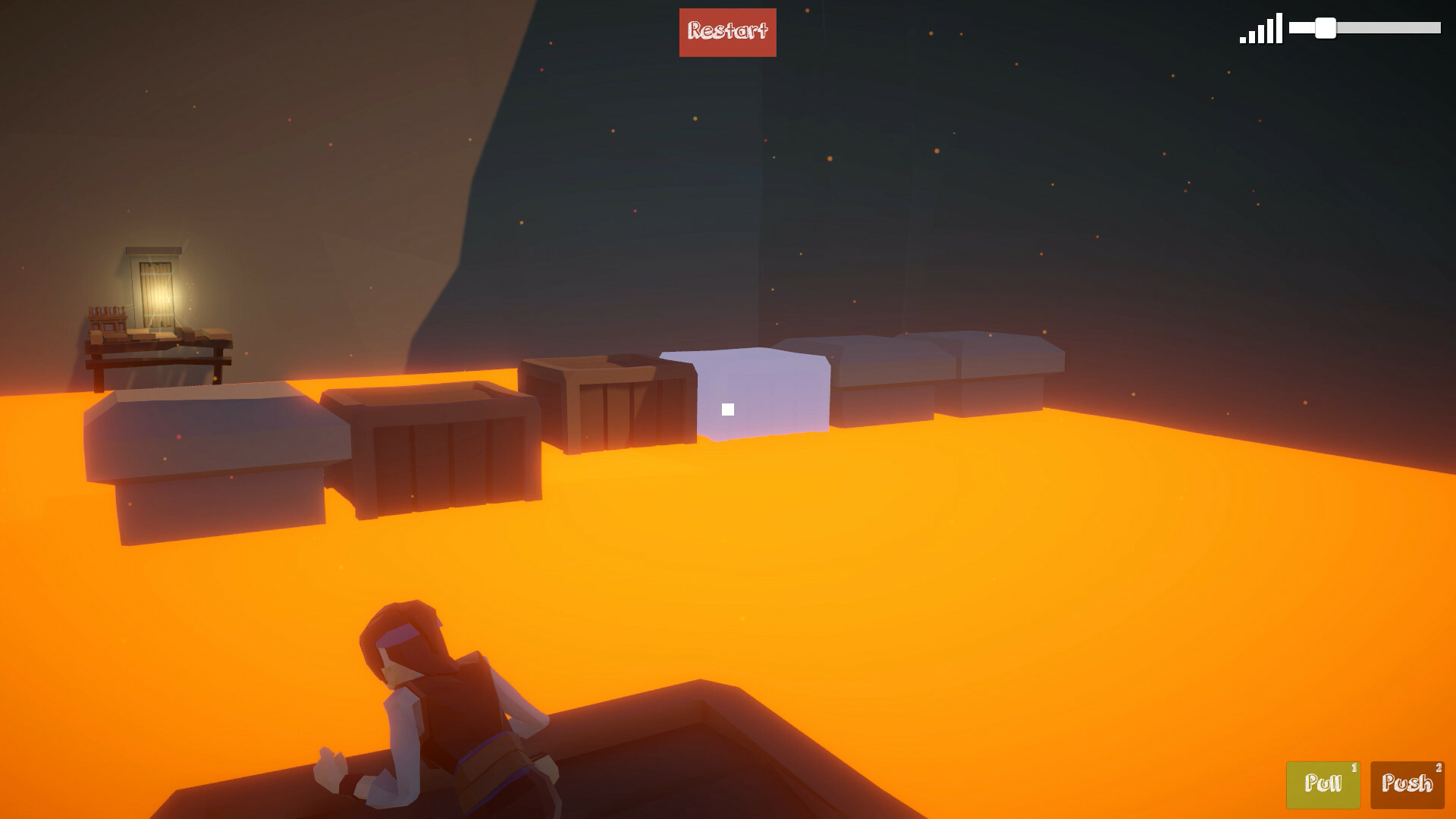Click the tallest volume bar
This screenshot has height=819, width=1456.
[x=1279, y=29]
